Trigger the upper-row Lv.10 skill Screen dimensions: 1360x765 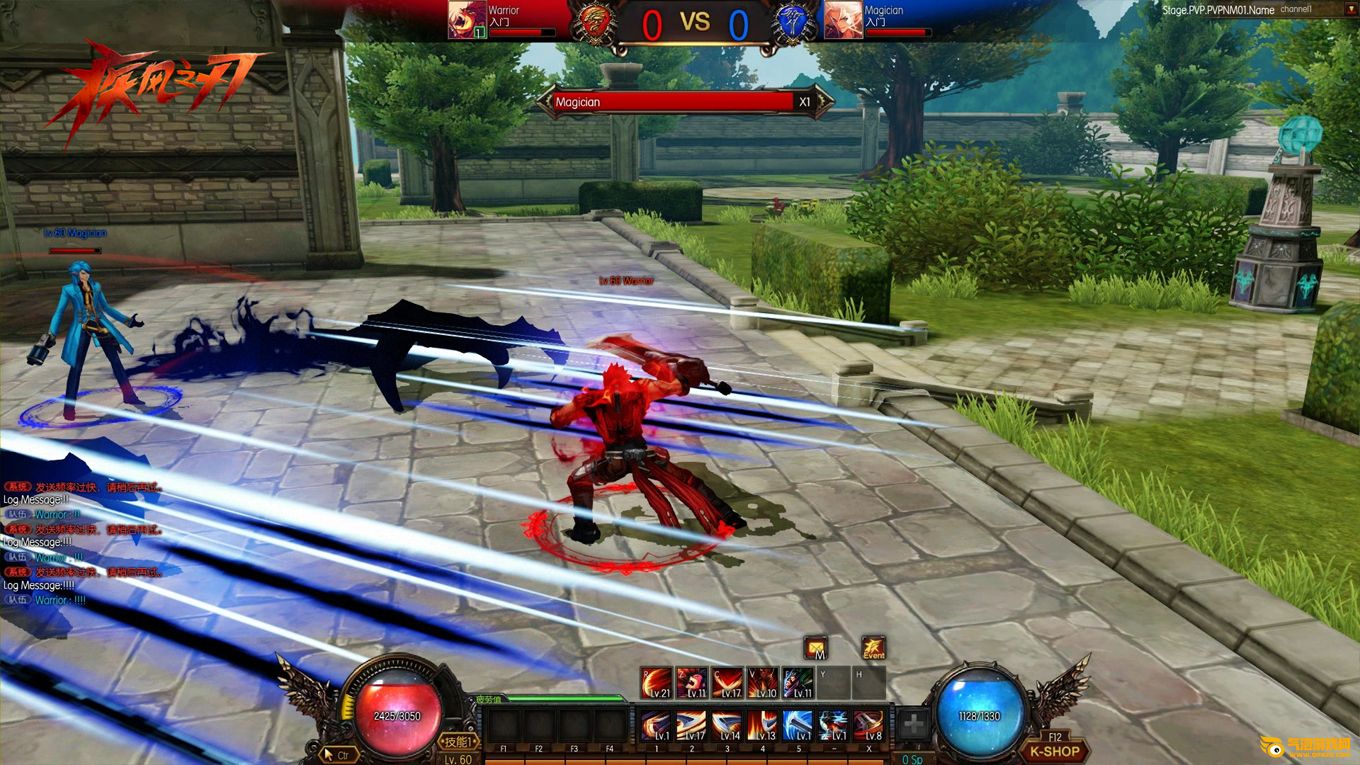click(x=762, y=683)
